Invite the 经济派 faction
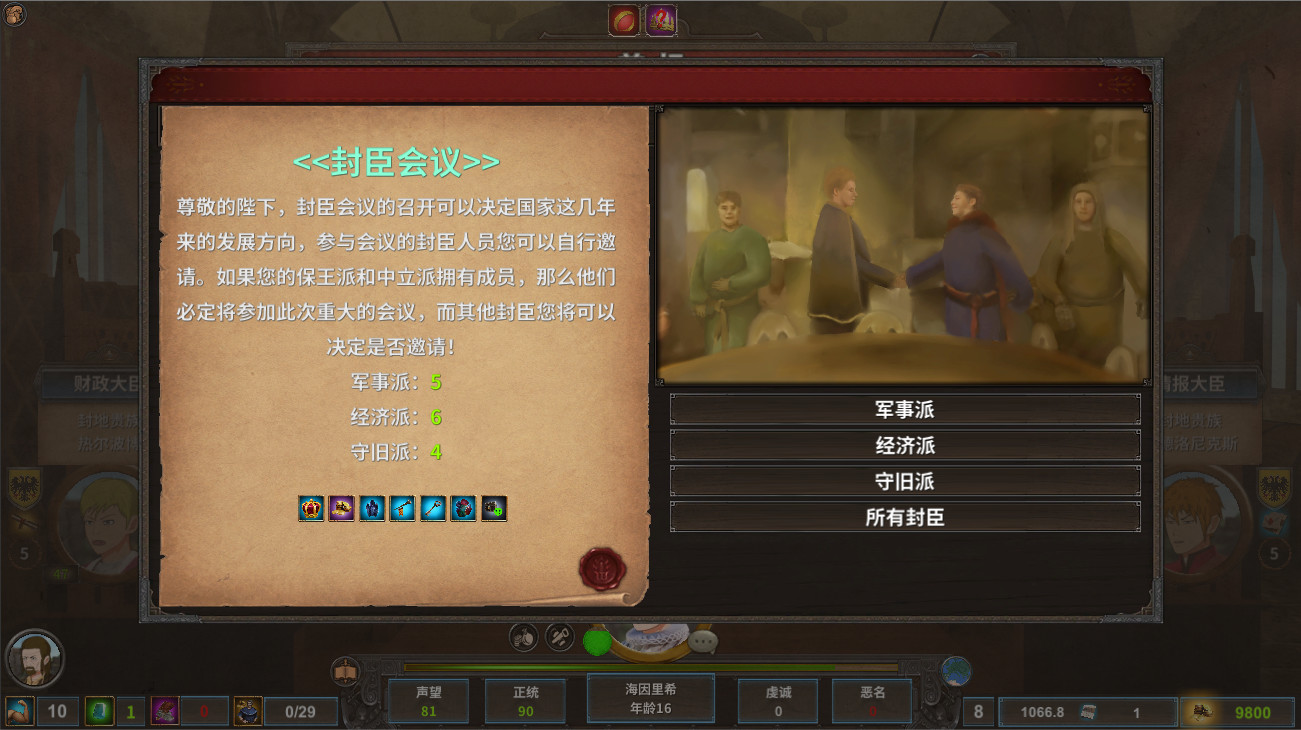This screenshot has height=730, width=1301. pyautogui.click(x=905, y=445)
